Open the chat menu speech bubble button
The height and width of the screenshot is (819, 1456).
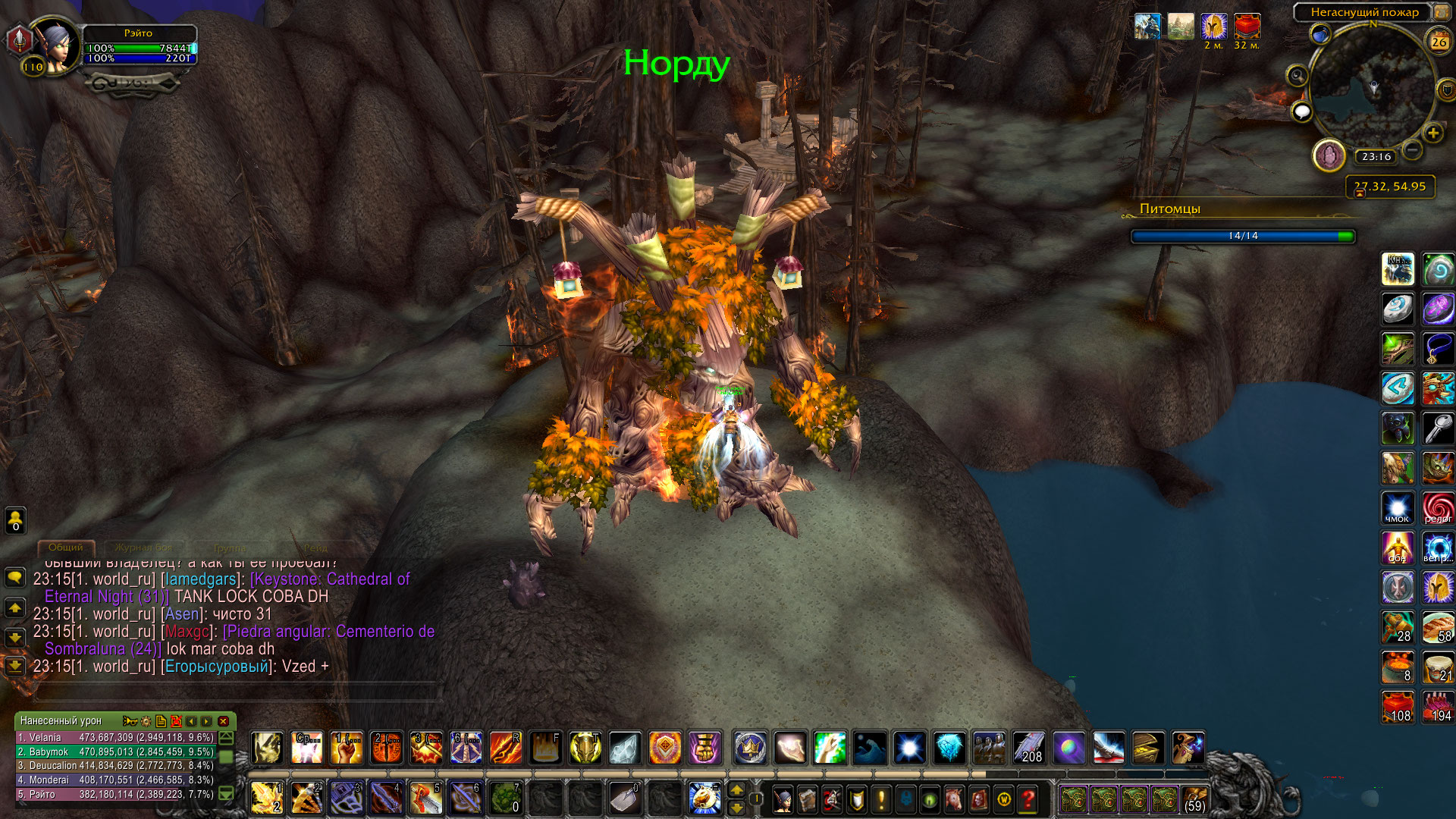click(x=15, y=578)
